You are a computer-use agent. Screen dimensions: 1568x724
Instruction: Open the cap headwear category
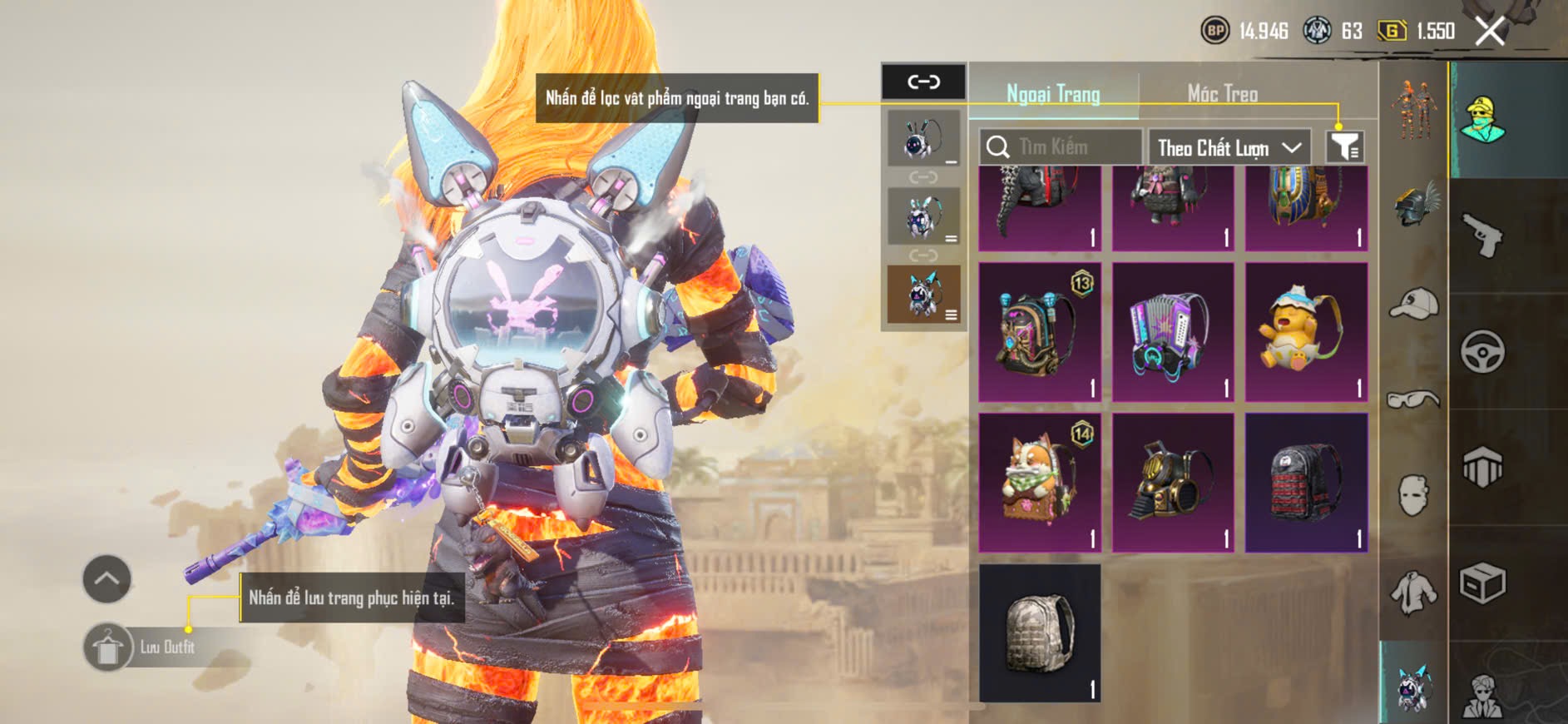(1414, 303)
